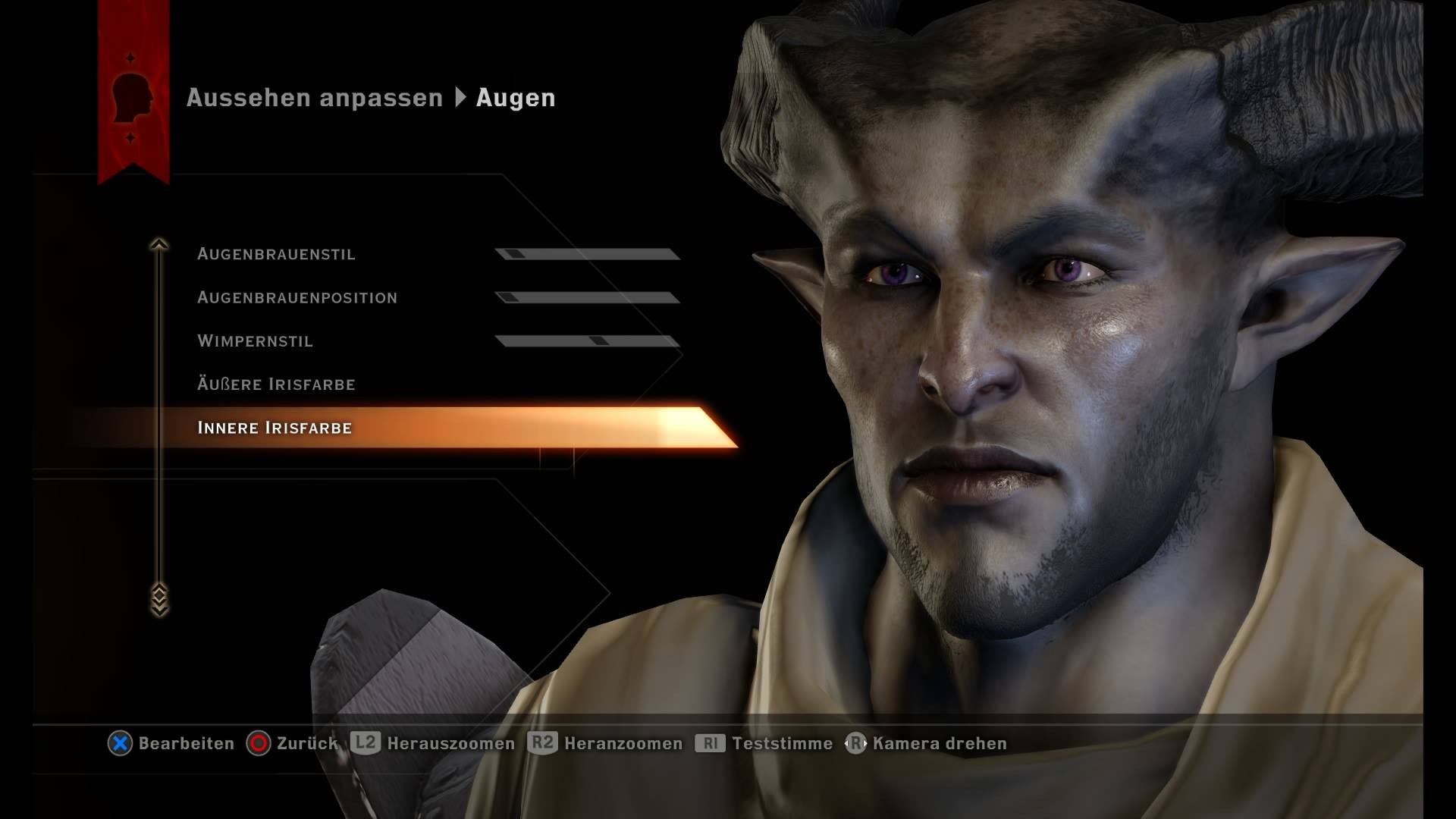
Task: Click the scroll-down arrows below the list
Action: click(158, 598)
